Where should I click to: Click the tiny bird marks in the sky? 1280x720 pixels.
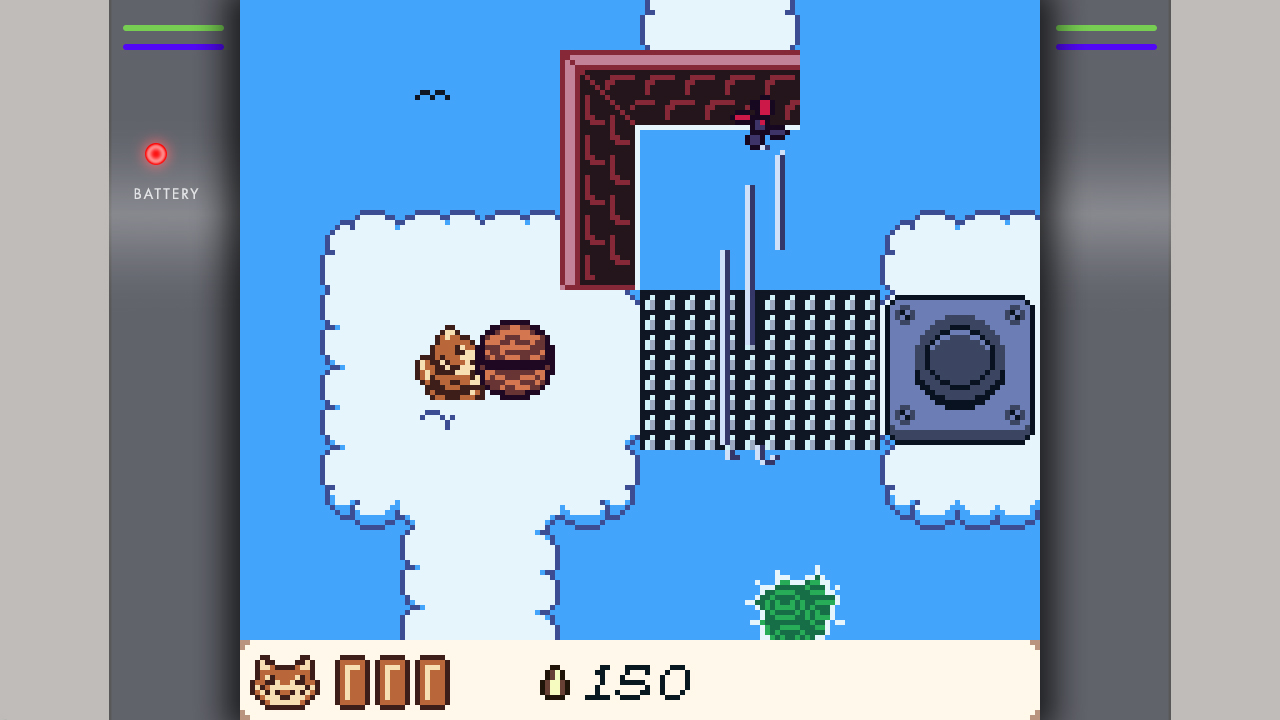point(433,94)
